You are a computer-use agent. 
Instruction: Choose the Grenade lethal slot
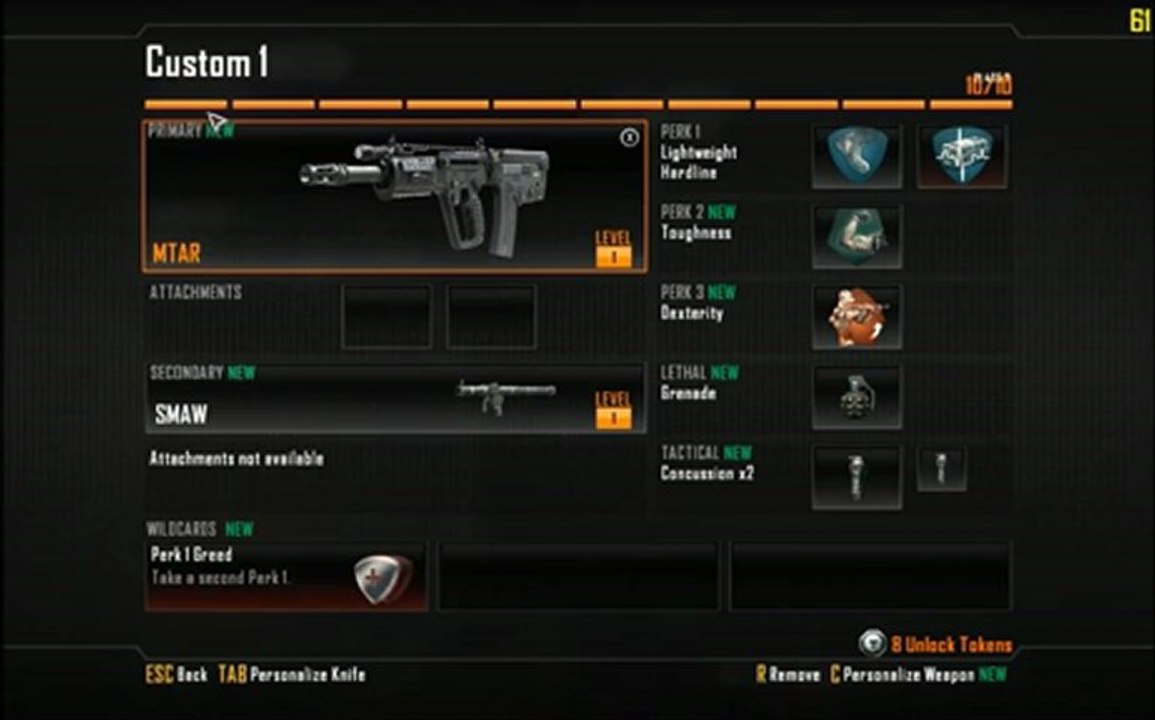856,397
